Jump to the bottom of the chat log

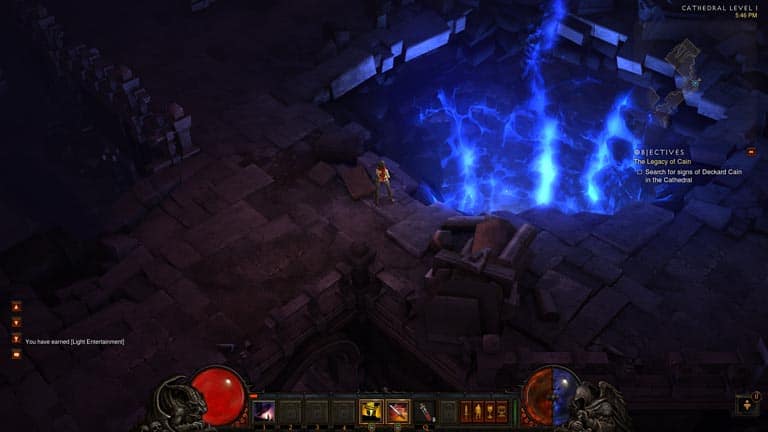pos(16,338)
